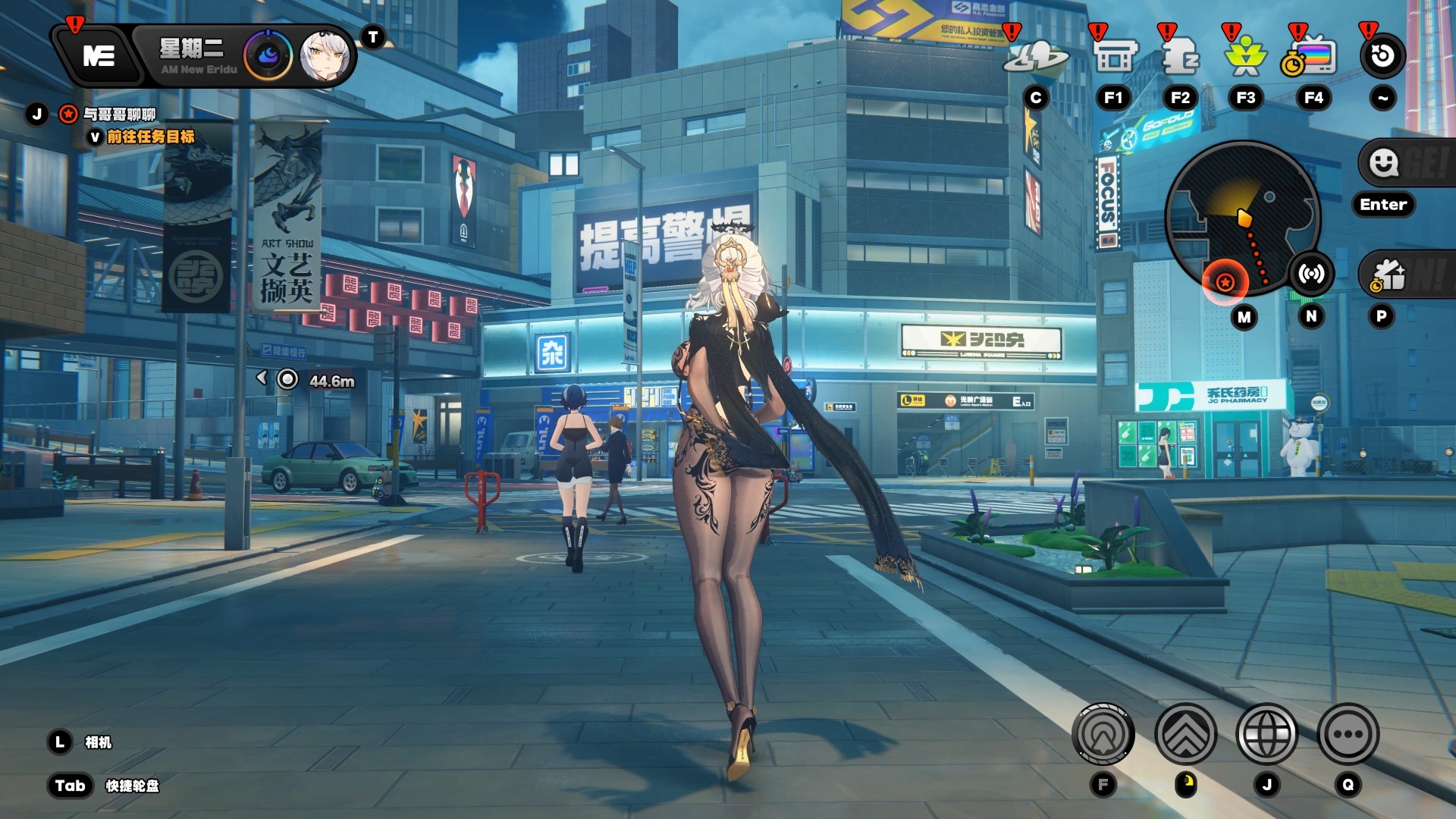The width and height of the screenshot is (1456, 819).
Task: Activate the circular interact button
Action: point(1103,734)
